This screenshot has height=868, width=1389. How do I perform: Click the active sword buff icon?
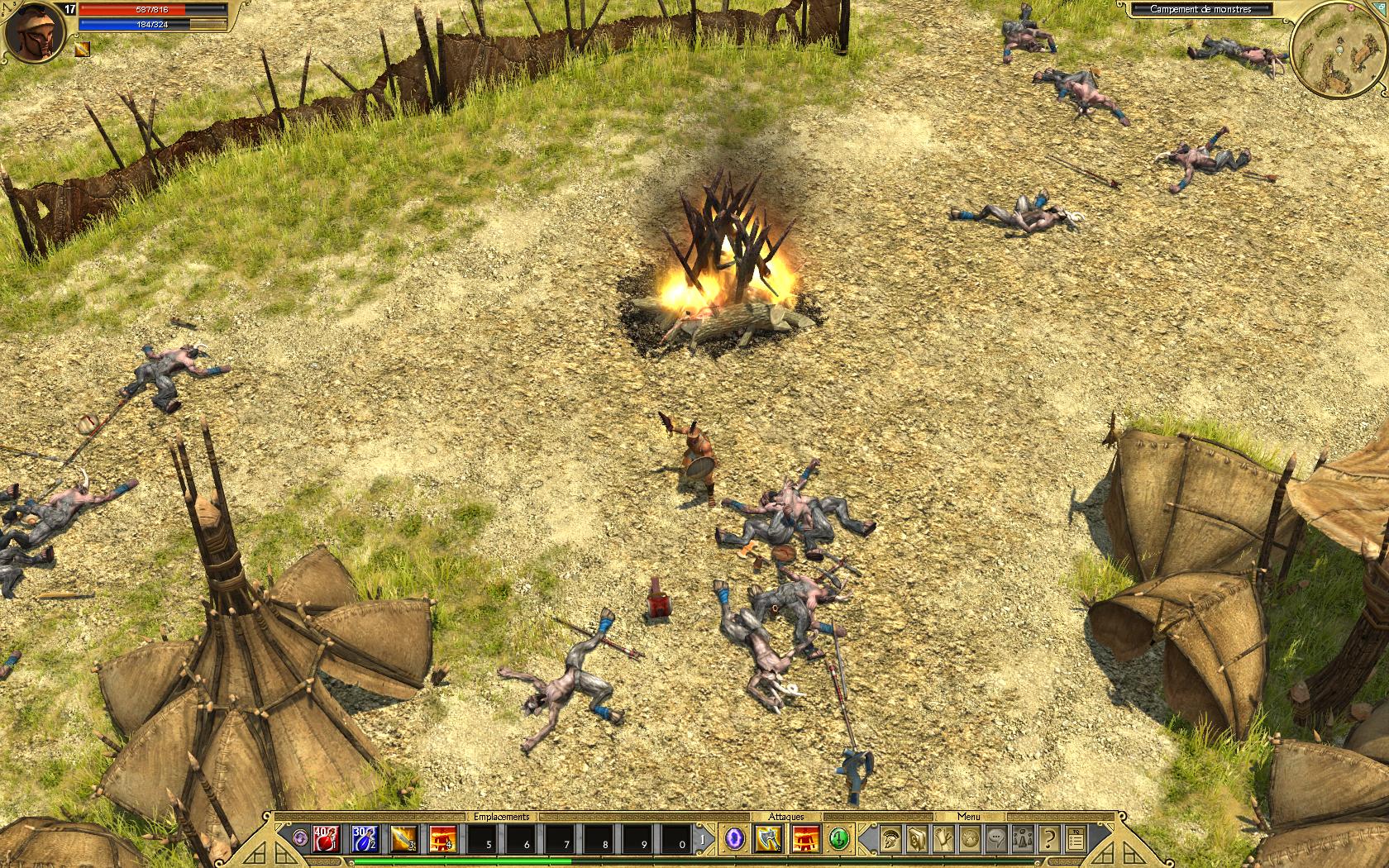[84, 50]
